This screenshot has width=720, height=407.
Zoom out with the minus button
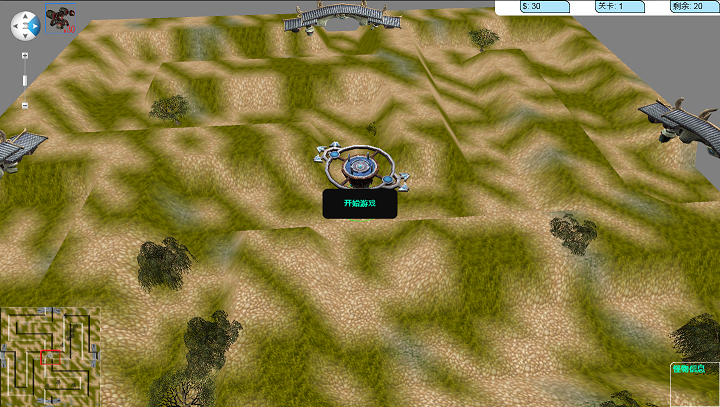[x=25, y=104]
